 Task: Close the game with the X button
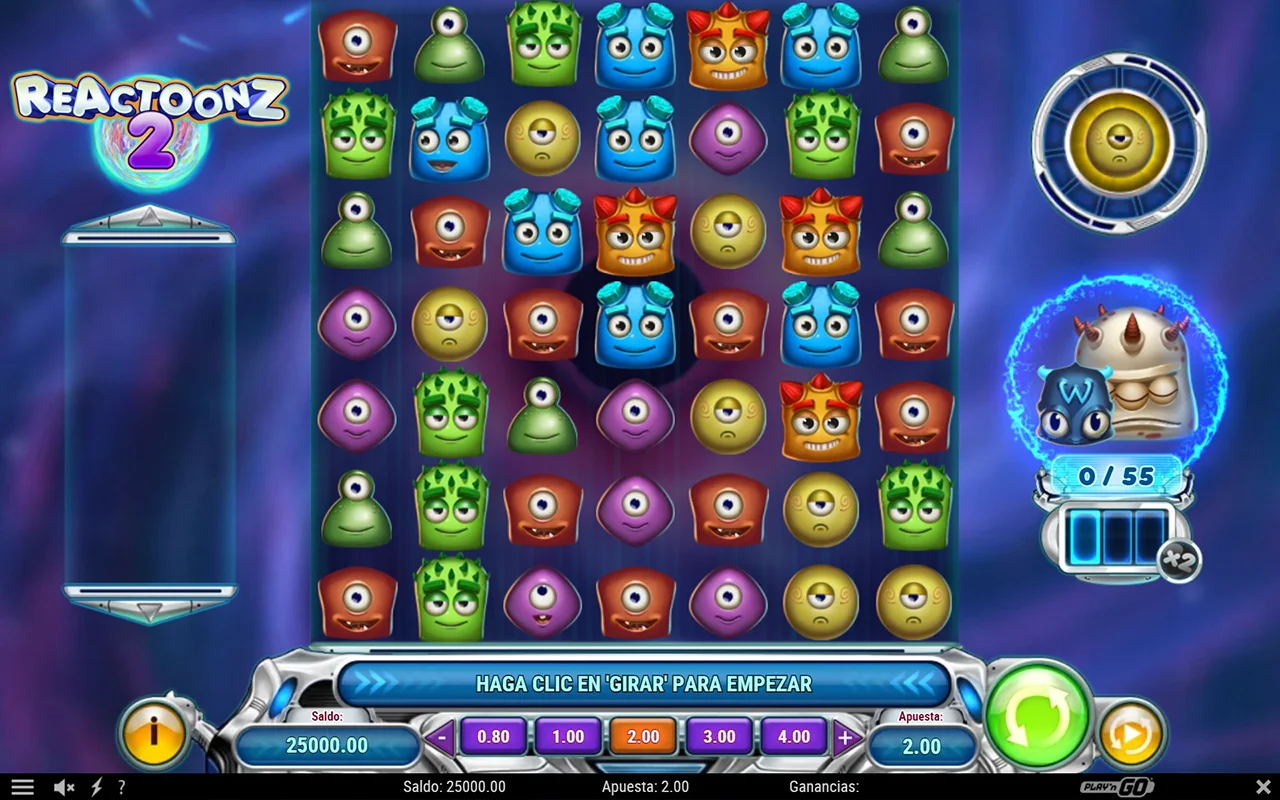(1263, 787)
